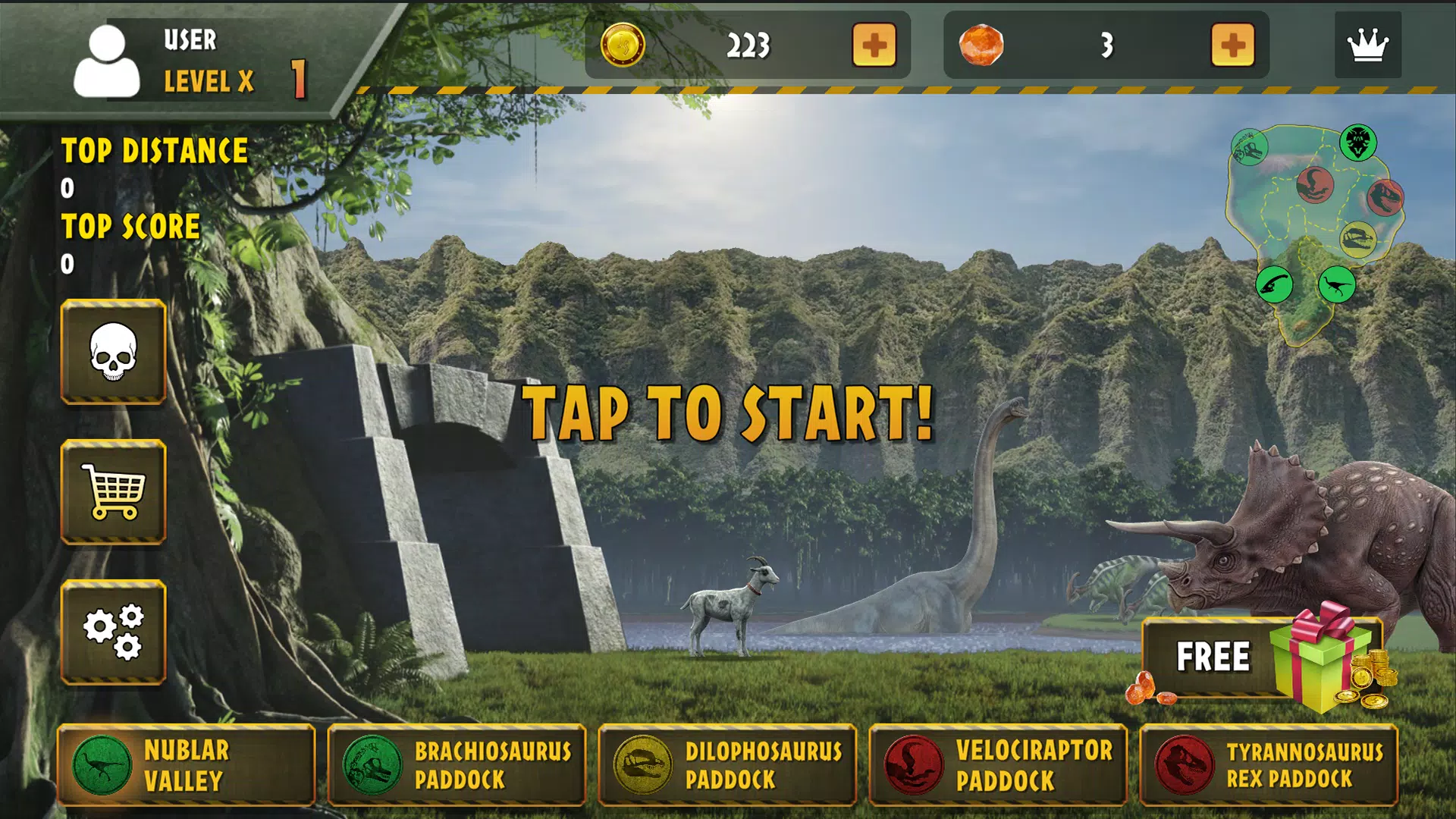The image size is (1456, 819).
Task: Open the Velociraptor Paddock level
Action: coord(999,764)
